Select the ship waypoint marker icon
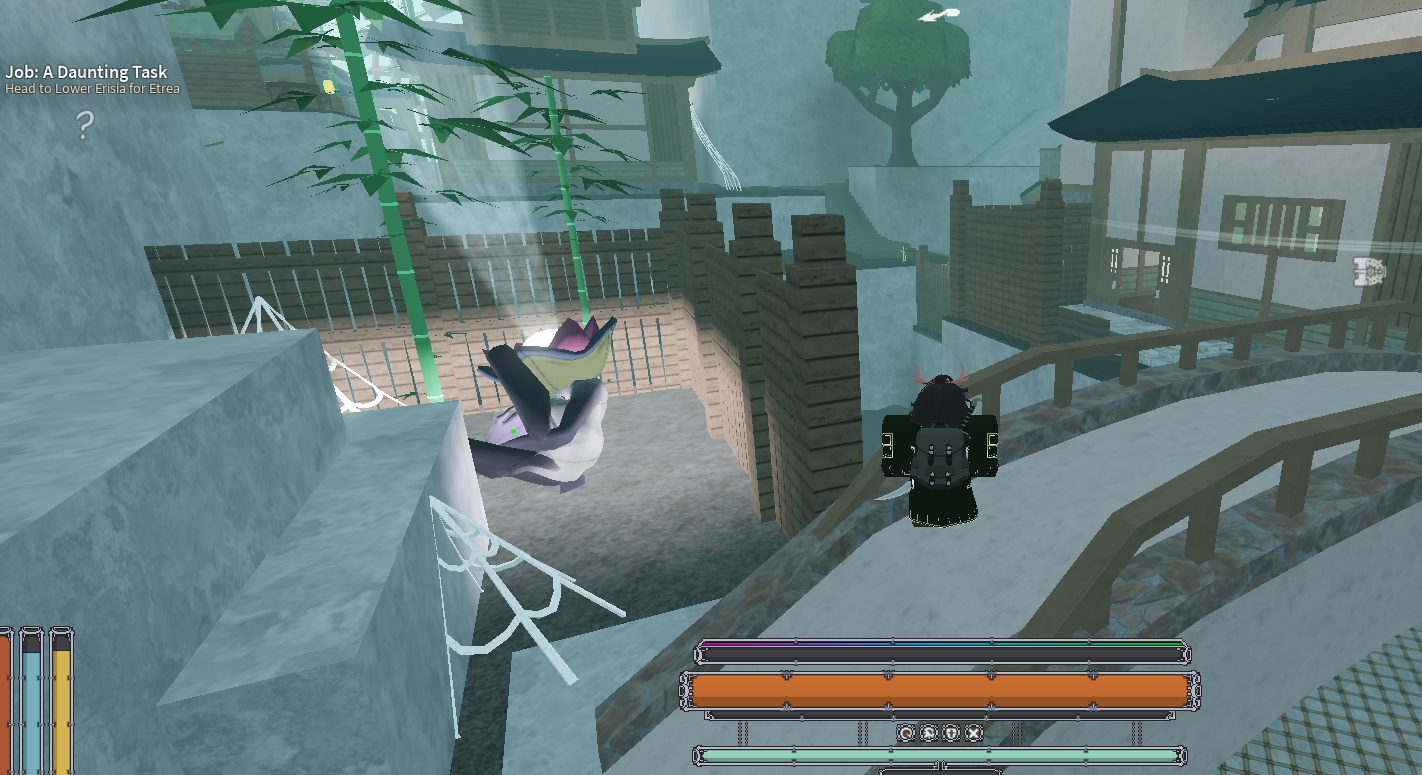 1367,272
